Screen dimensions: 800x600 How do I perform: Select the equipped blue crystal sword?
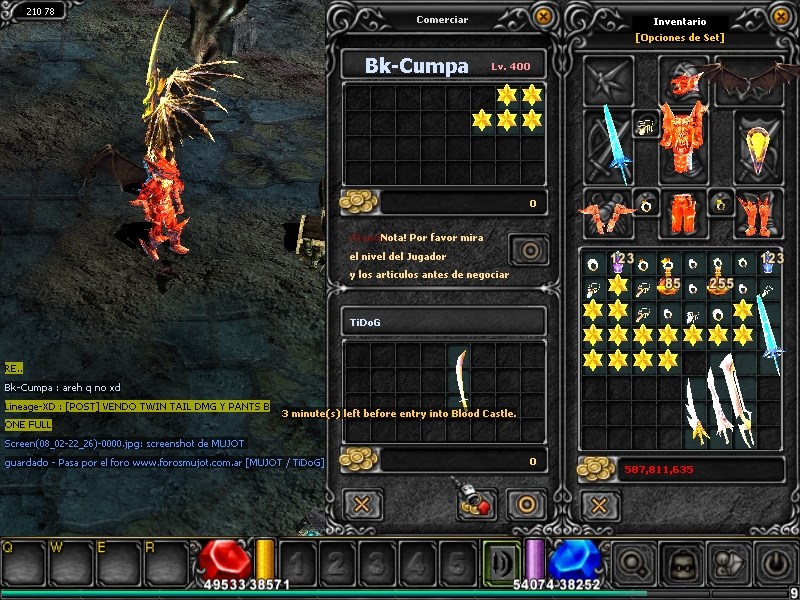(610, 143)
